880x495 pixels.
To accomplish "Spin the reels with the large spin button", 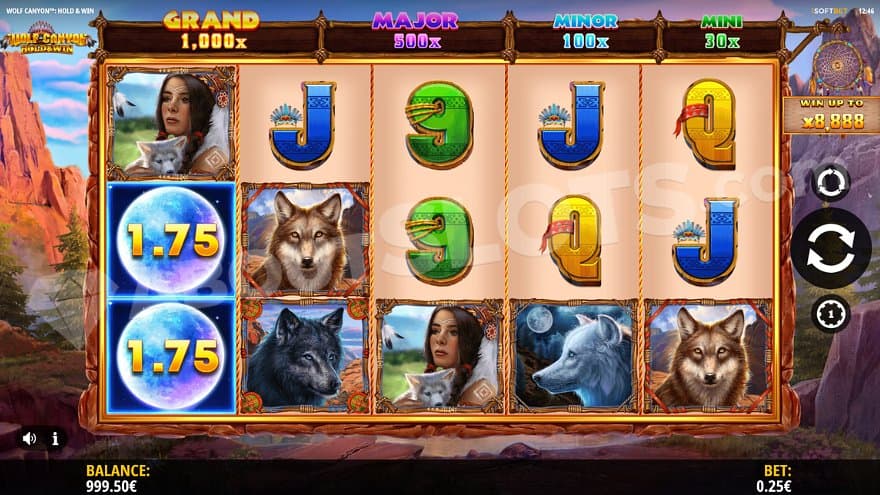I will [830, 248].
